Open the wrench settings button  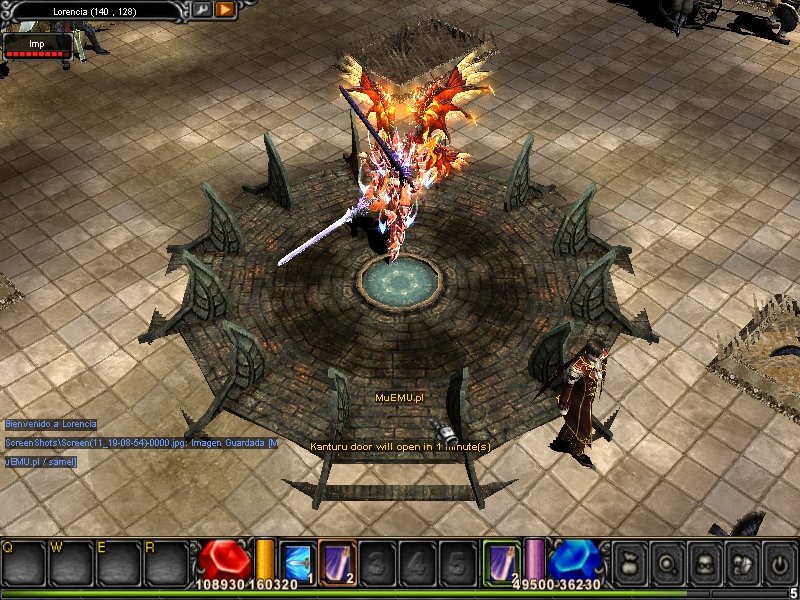pyautogui.click(x=202, y=10)
